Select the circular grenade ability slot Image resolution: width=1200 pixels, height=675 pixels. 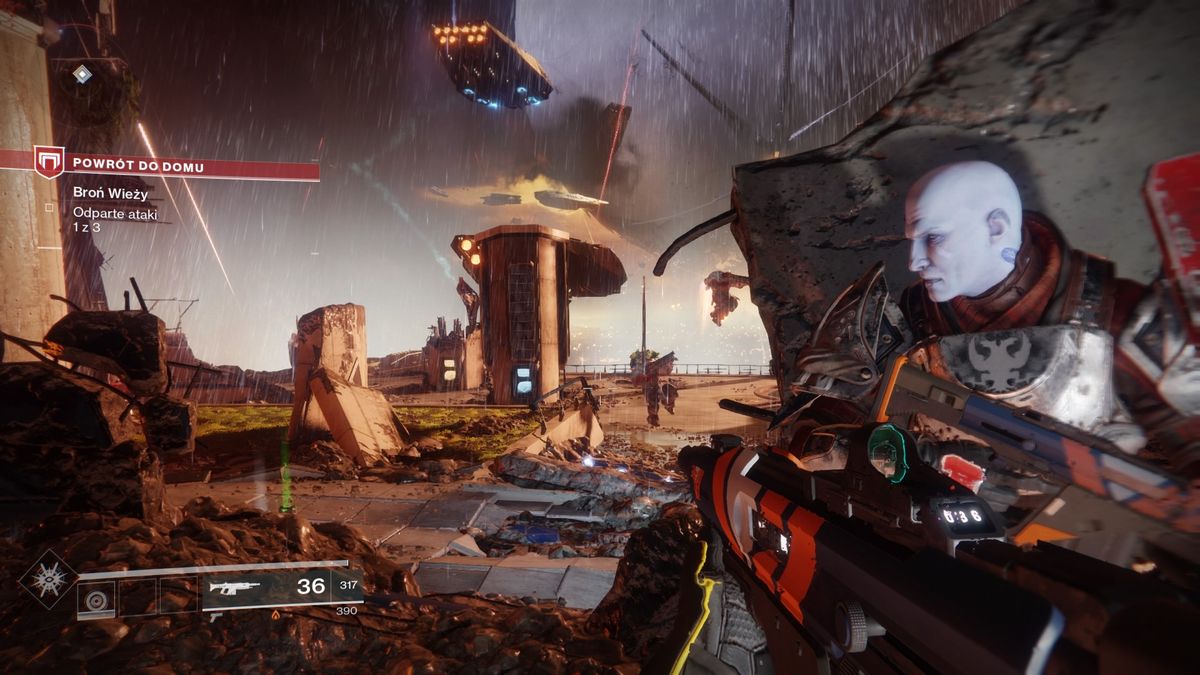(97, 599)
